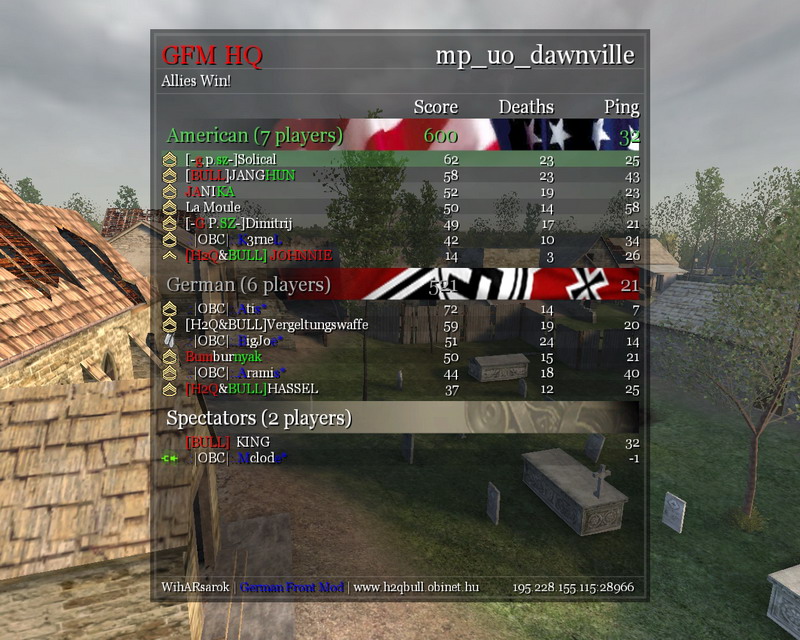The width and height of the screenshot is (800, 640).
Task: Click the JANGHUN player row
Action: pos(400,175)
